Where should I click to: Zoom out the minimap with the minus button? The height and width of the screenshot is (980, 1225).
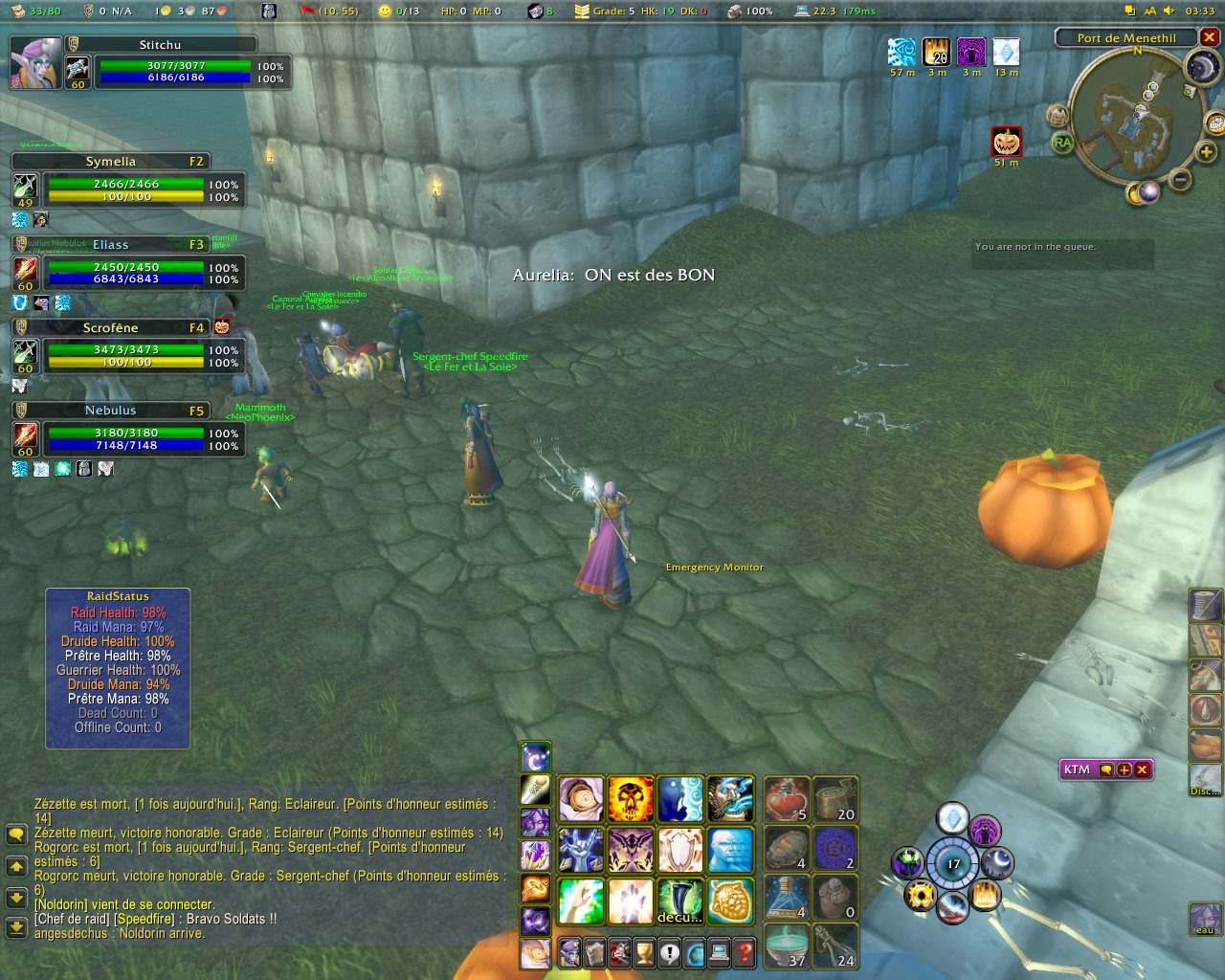point(1181,179)
